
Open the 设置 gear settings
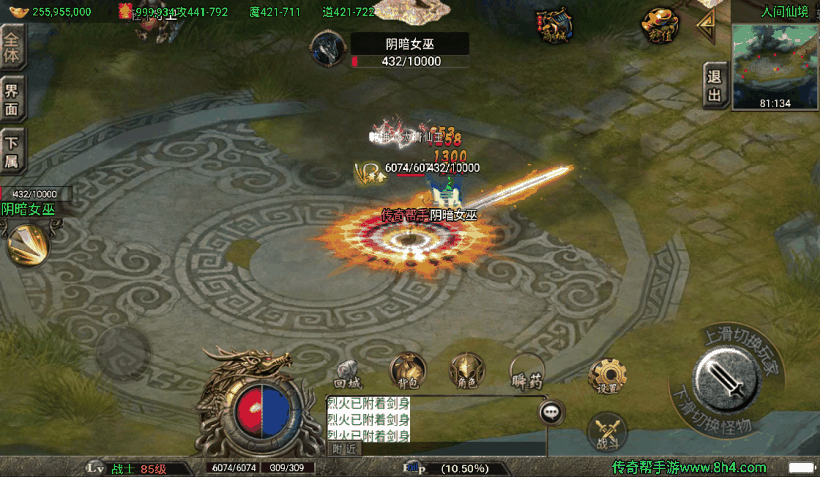click(607, 375)
